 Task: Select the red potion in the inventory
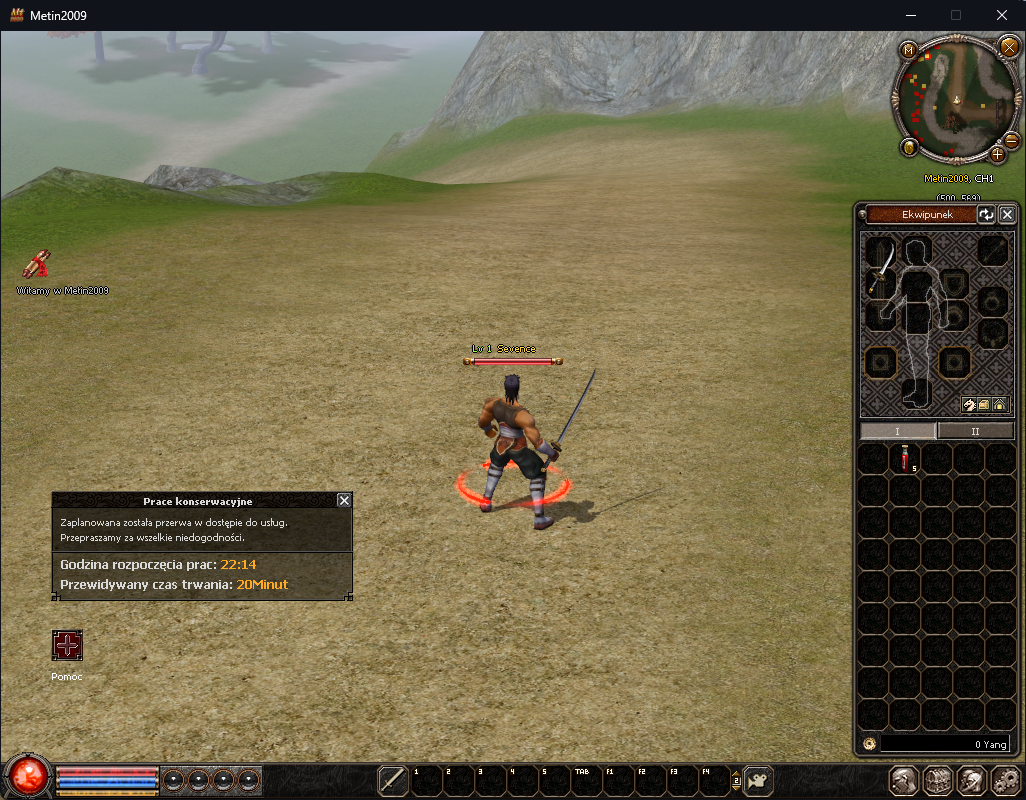pyautogui.click(x=906, y=458)
